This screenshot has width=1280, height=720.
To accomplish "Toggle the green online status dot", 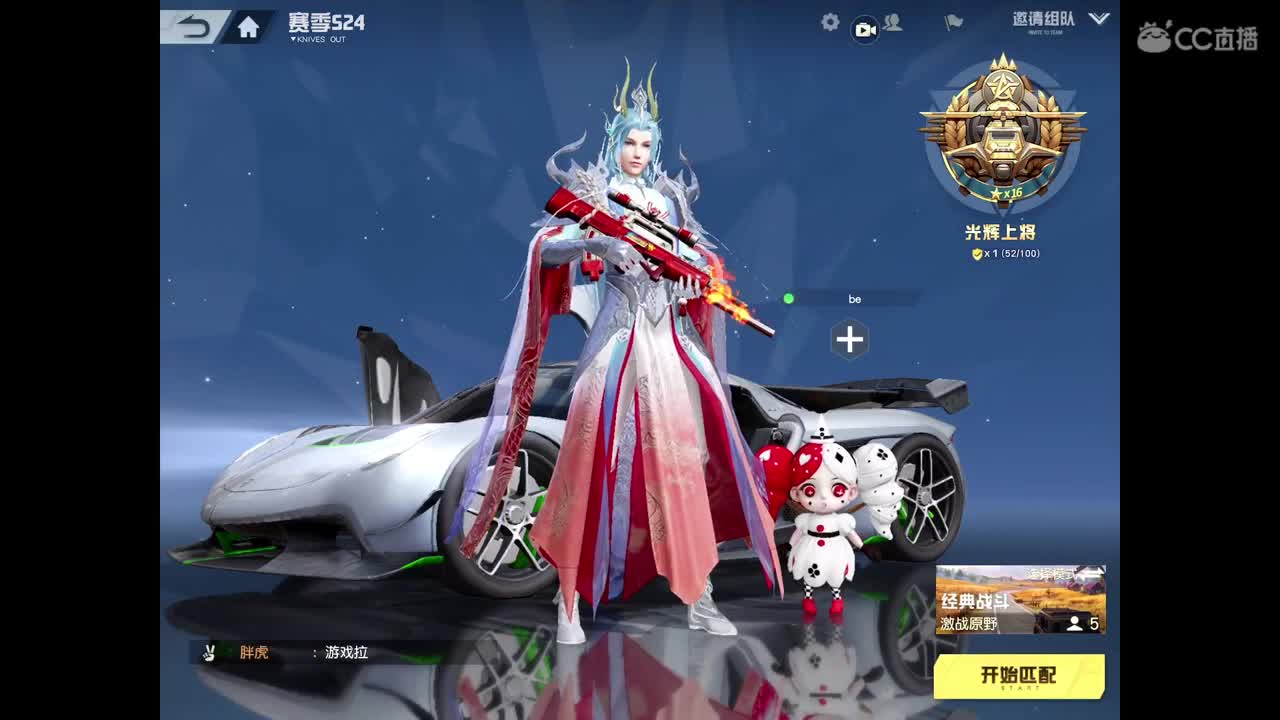I will [789, 297].
